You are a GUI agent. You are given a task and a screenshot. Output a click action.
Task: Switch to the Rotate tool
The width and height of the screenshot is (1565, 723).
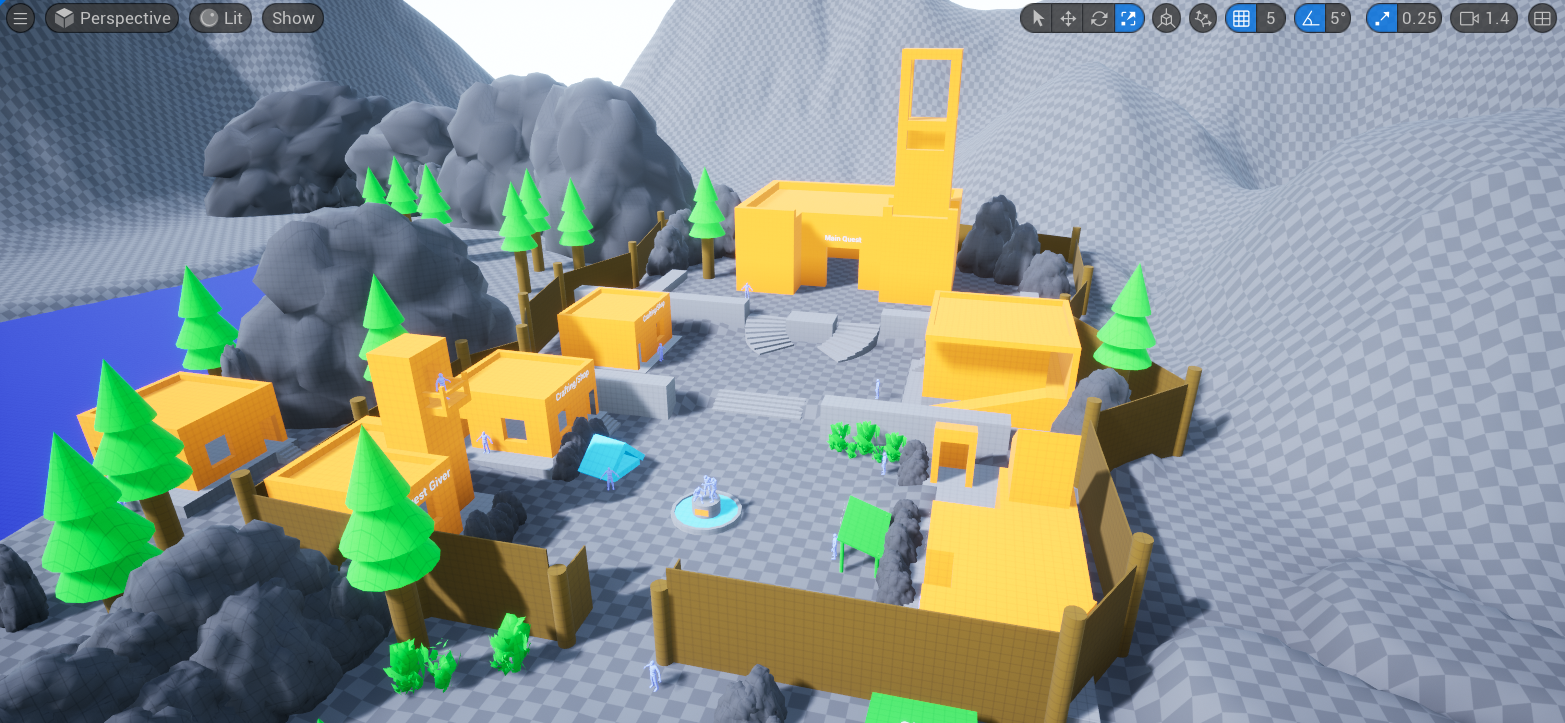[1098, 18]
